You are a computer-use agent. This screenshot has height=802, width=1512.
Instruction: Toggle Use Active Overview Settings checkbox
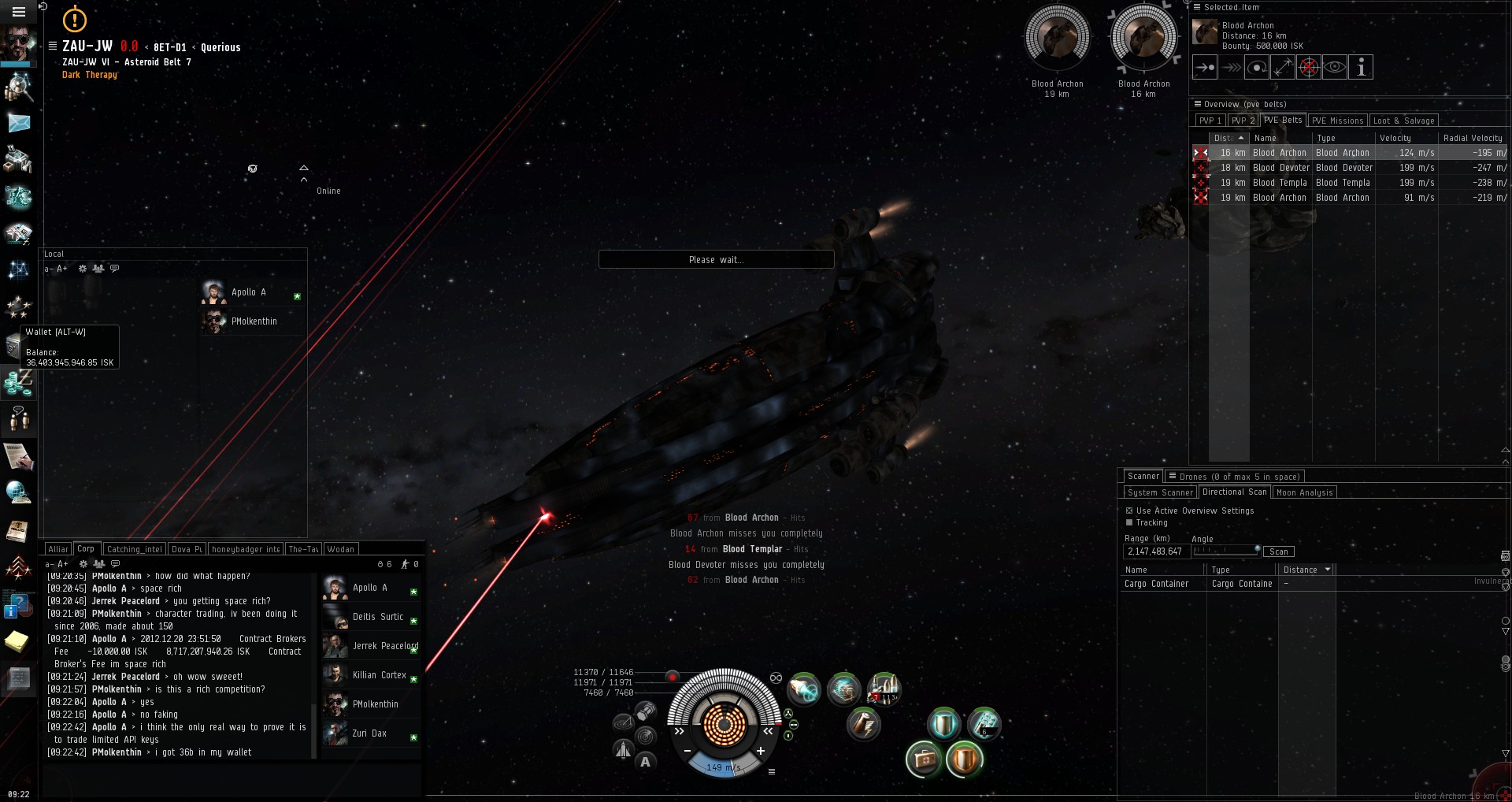point(1129,511)
